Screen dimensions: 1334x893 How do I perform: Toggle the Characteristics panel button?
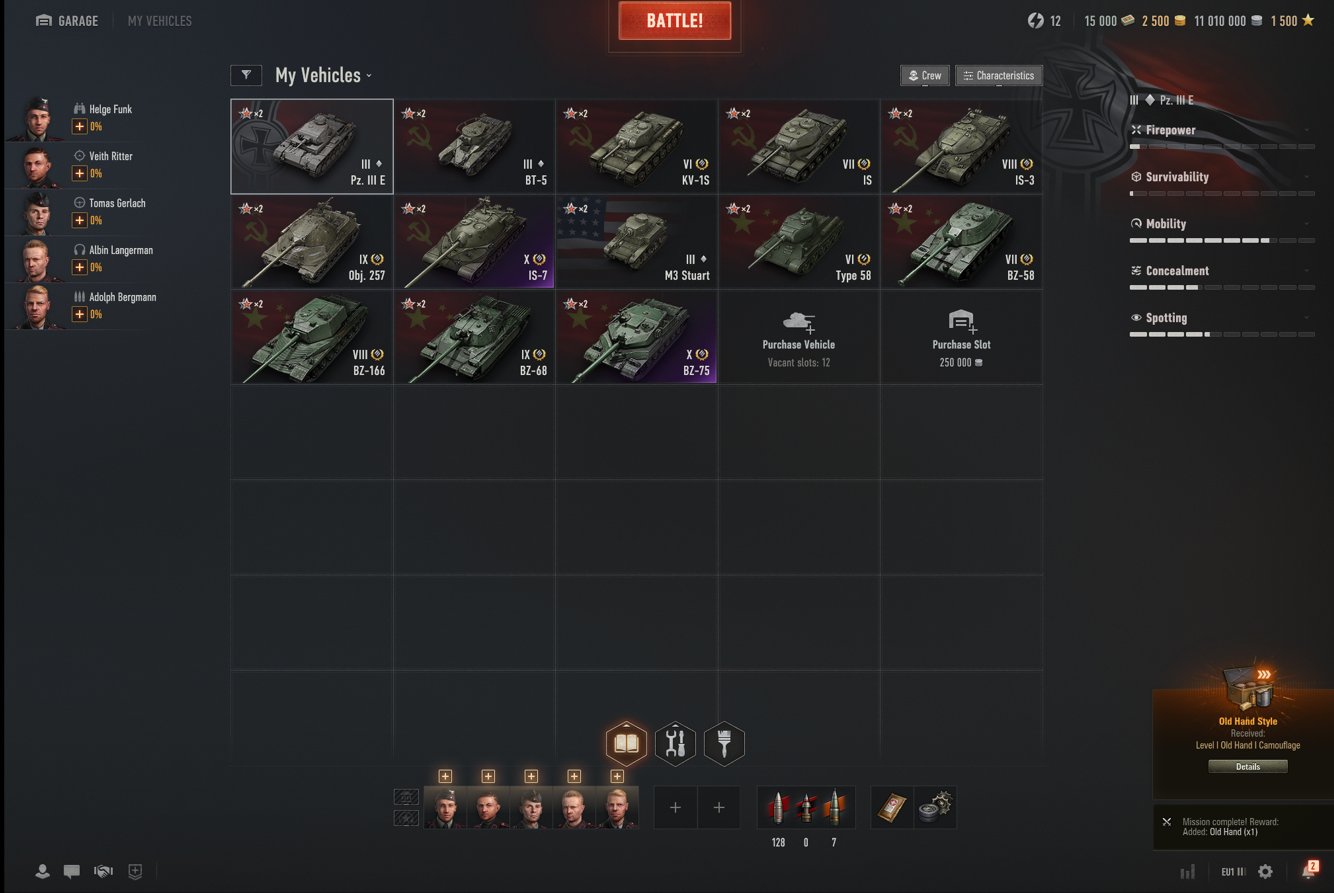point(998,76)
